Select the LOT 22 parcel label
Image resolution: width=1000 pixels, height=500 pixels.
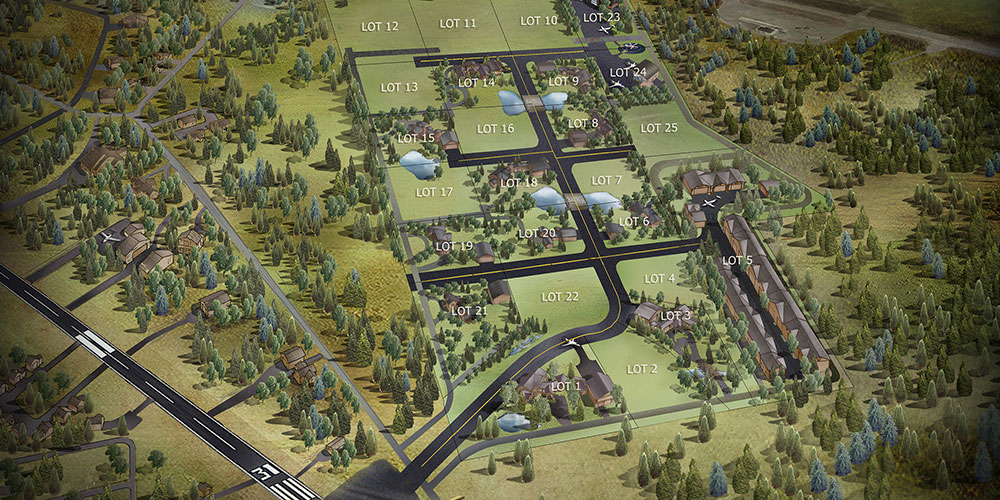[x=559, y=297]
